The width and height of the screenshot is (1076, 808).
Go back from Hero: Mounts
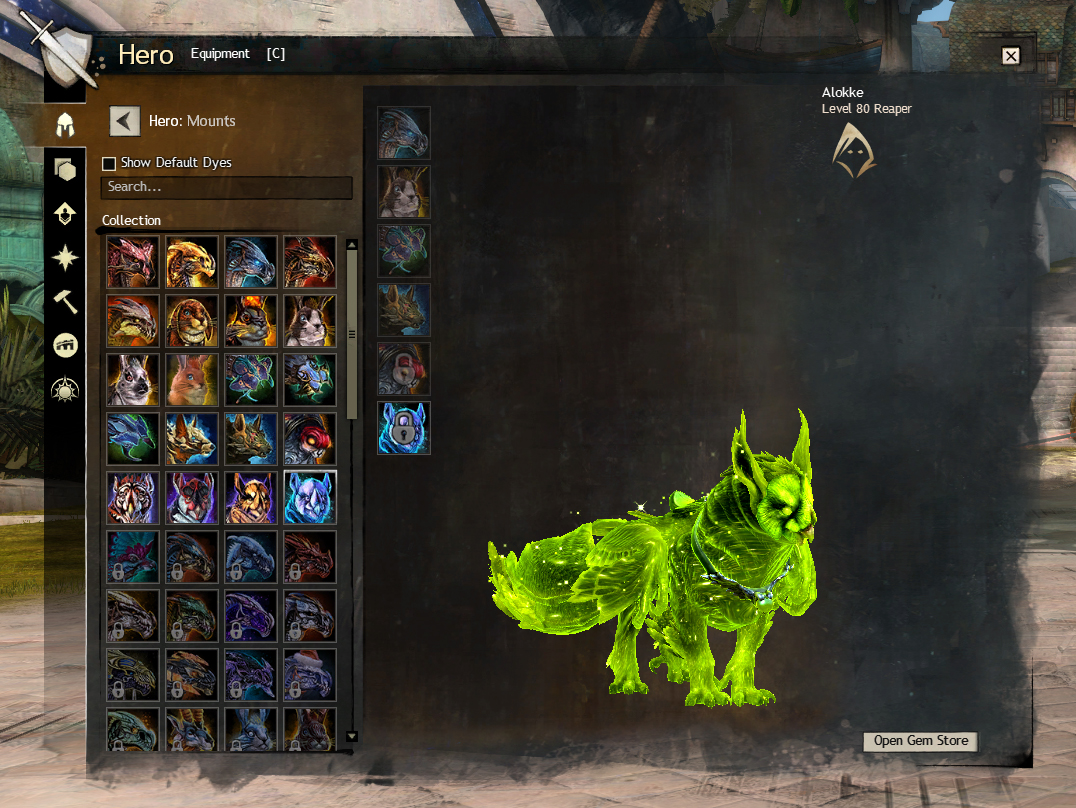pyautogui.click(x=124, y=121)
